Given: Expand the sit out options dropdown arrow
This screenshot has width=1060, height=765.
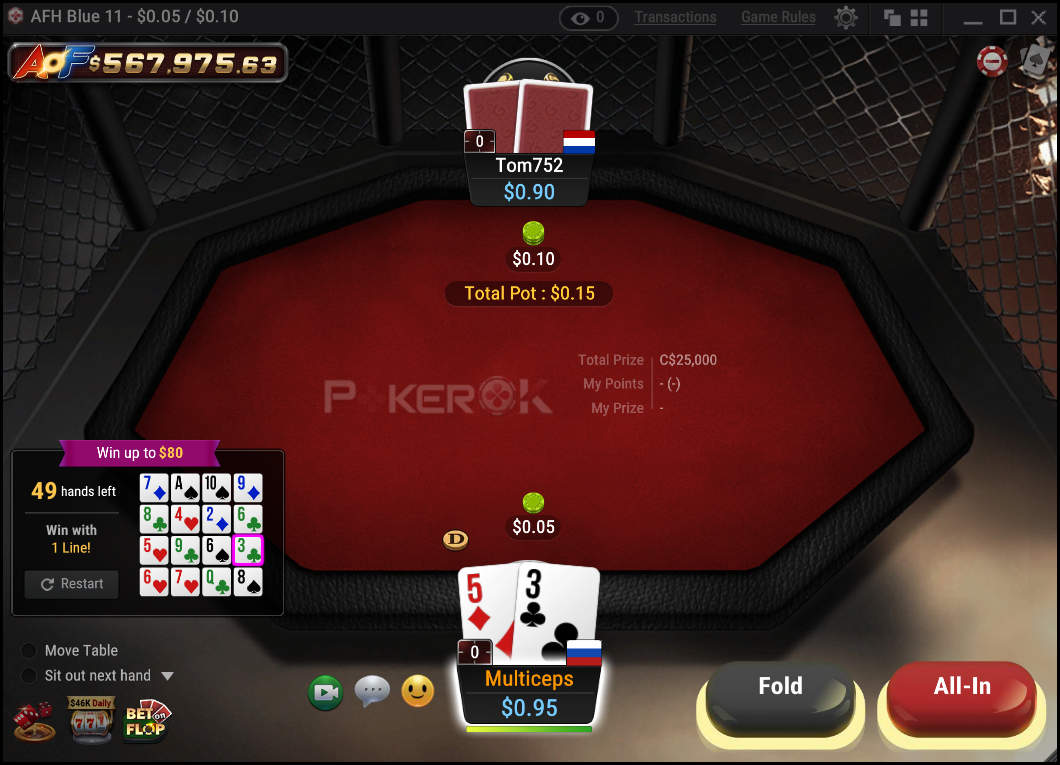Looking at the screenshot, I should point(167,676).
